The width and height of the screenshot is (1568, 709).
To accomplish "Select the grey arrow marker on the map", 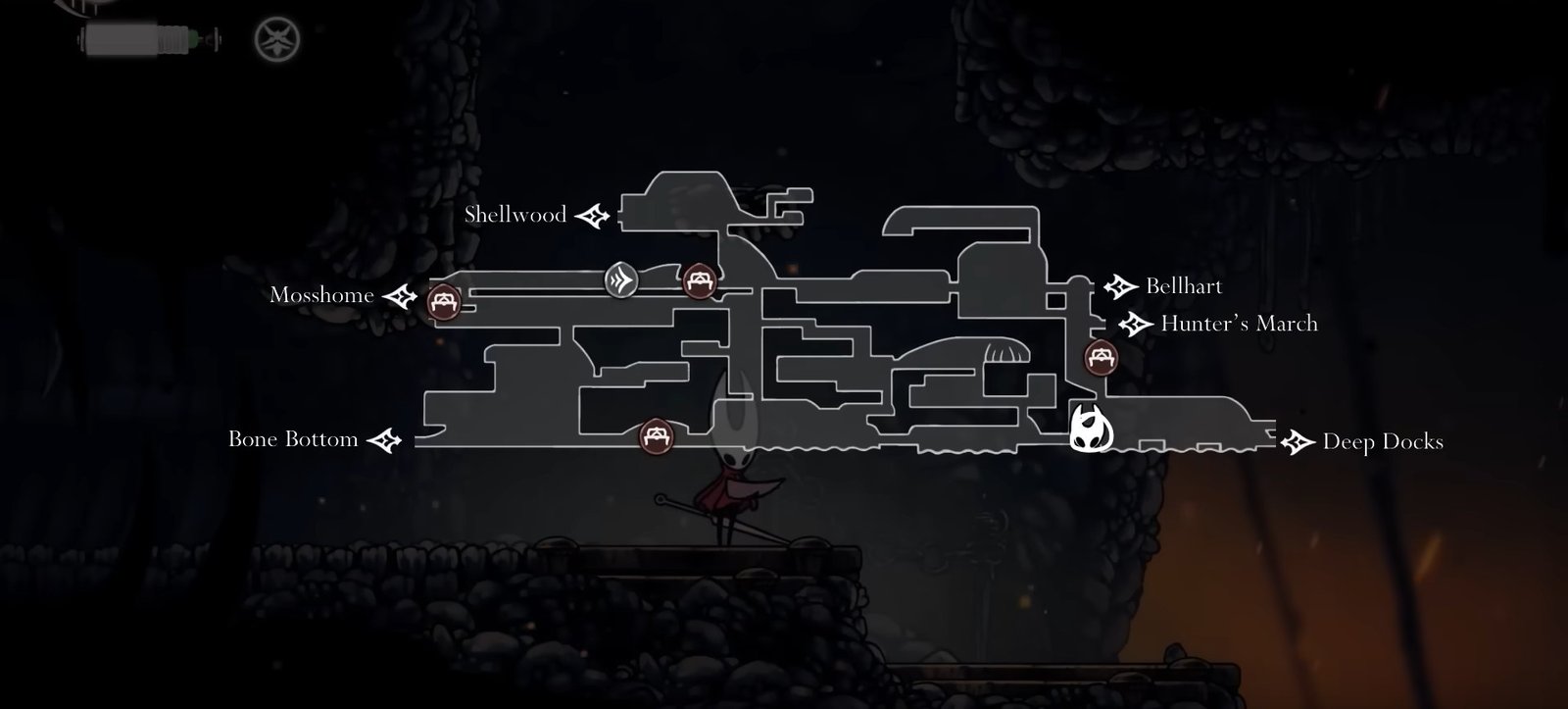I will (621, 280).
